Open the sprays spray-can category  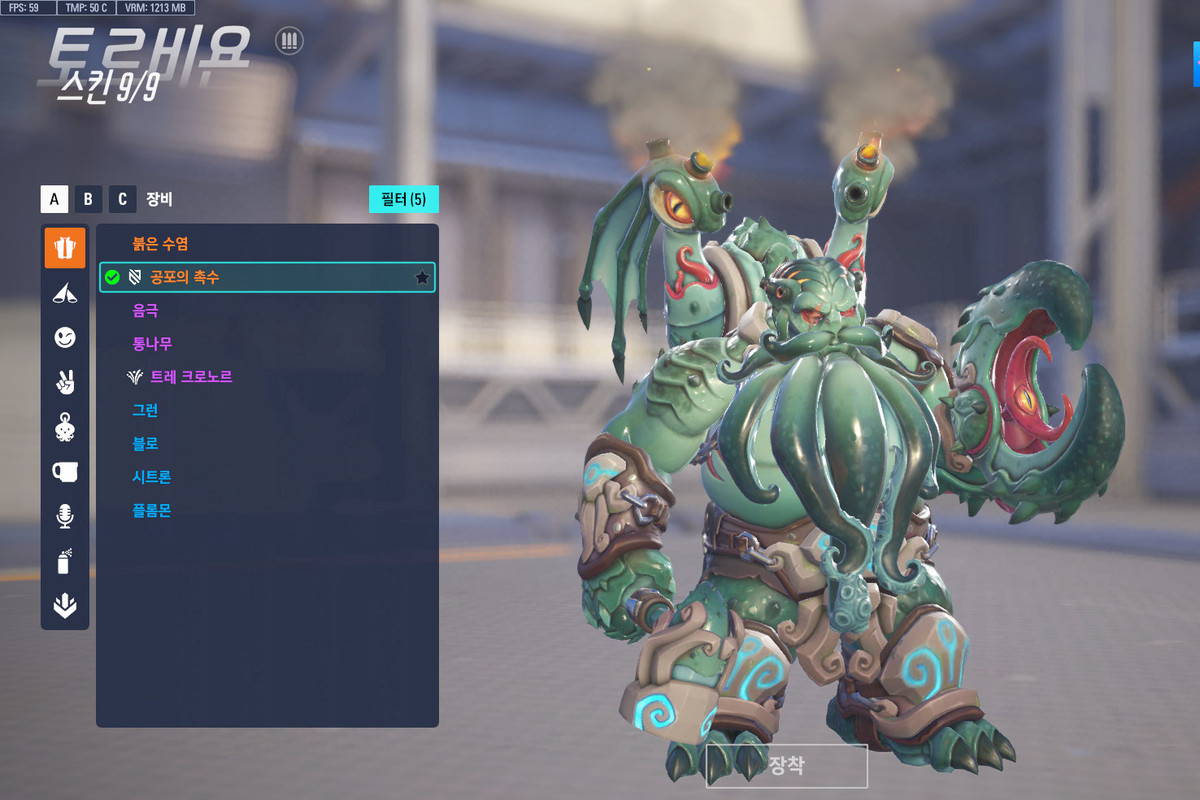coord(65,561)
